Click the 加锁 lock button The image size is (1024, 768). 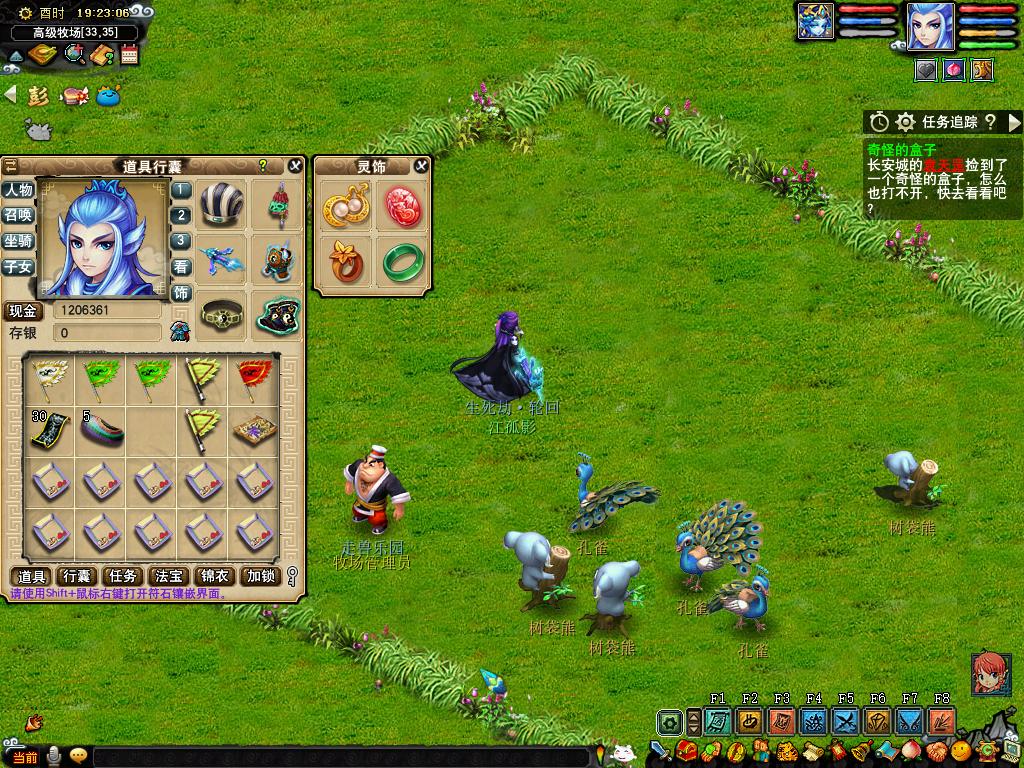coord(260,576)
